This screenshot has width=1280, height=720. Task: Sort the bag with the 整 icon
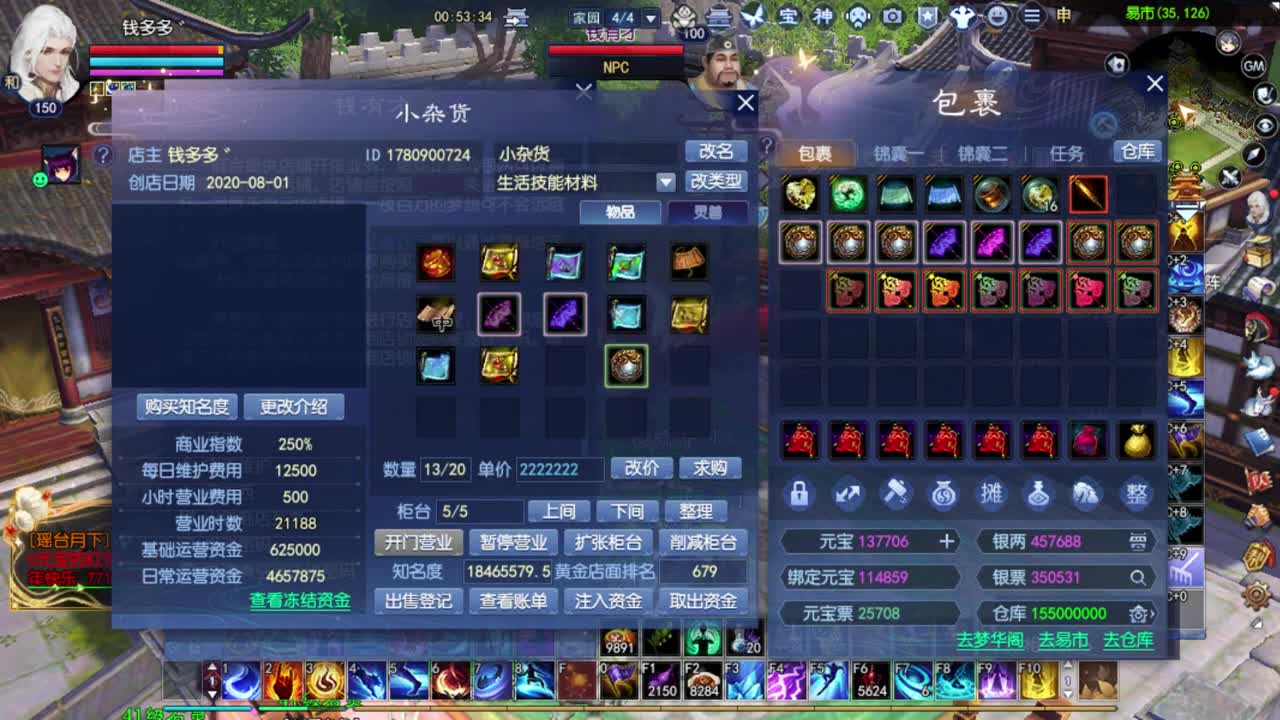(x=1136, y=493)
